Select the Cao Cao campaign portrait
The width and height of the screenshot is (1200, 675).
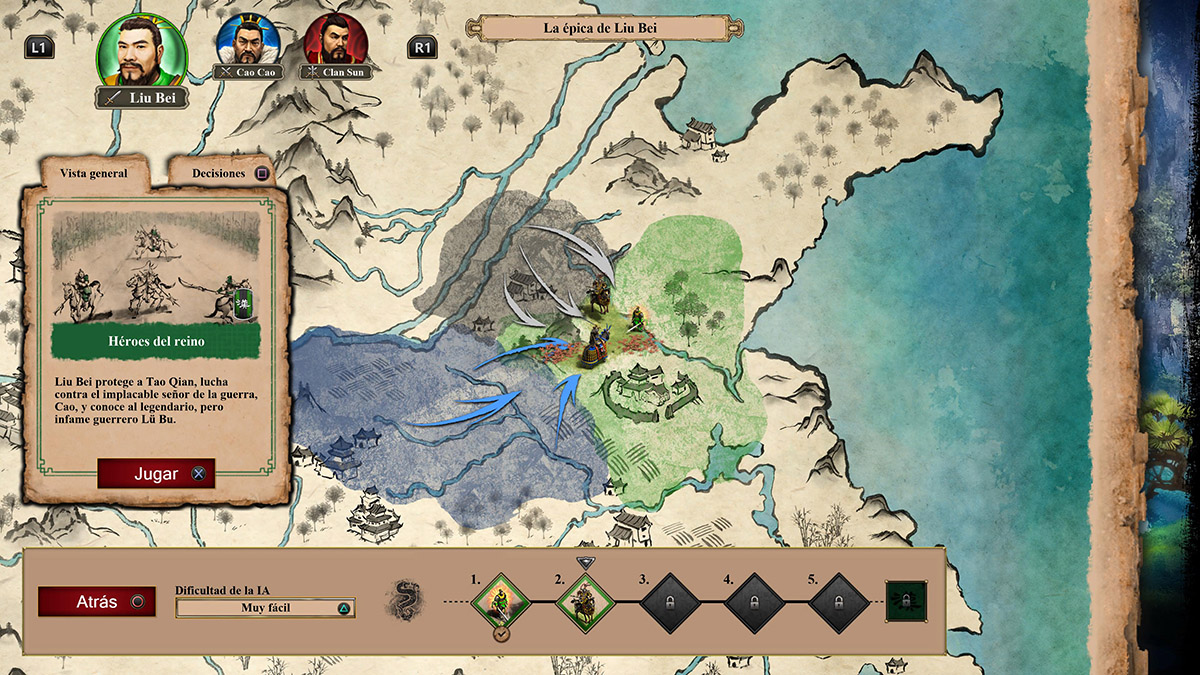tap(246, 40)
